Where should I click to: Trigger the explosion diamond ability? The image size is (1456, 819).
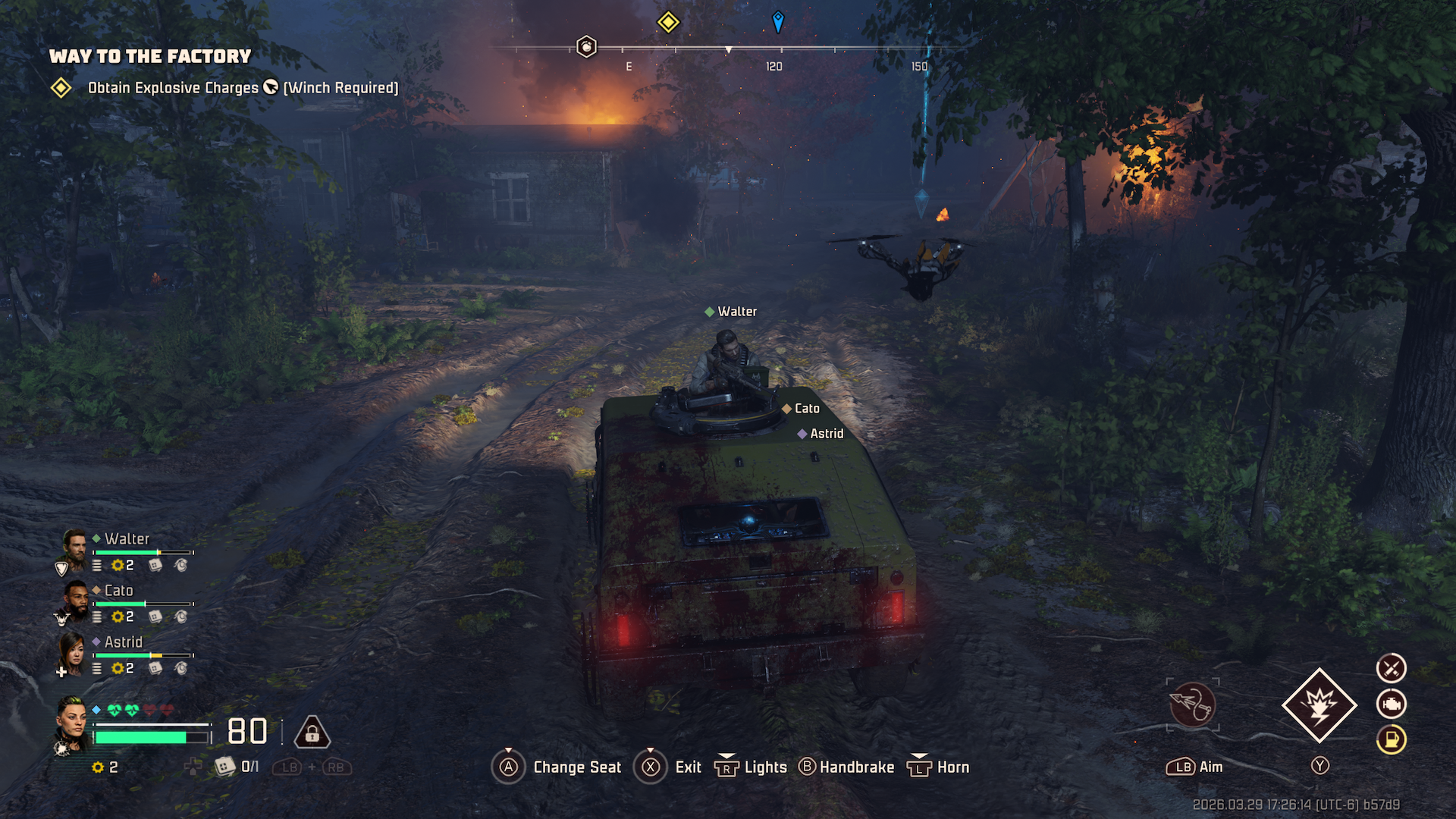[1319, 705]
